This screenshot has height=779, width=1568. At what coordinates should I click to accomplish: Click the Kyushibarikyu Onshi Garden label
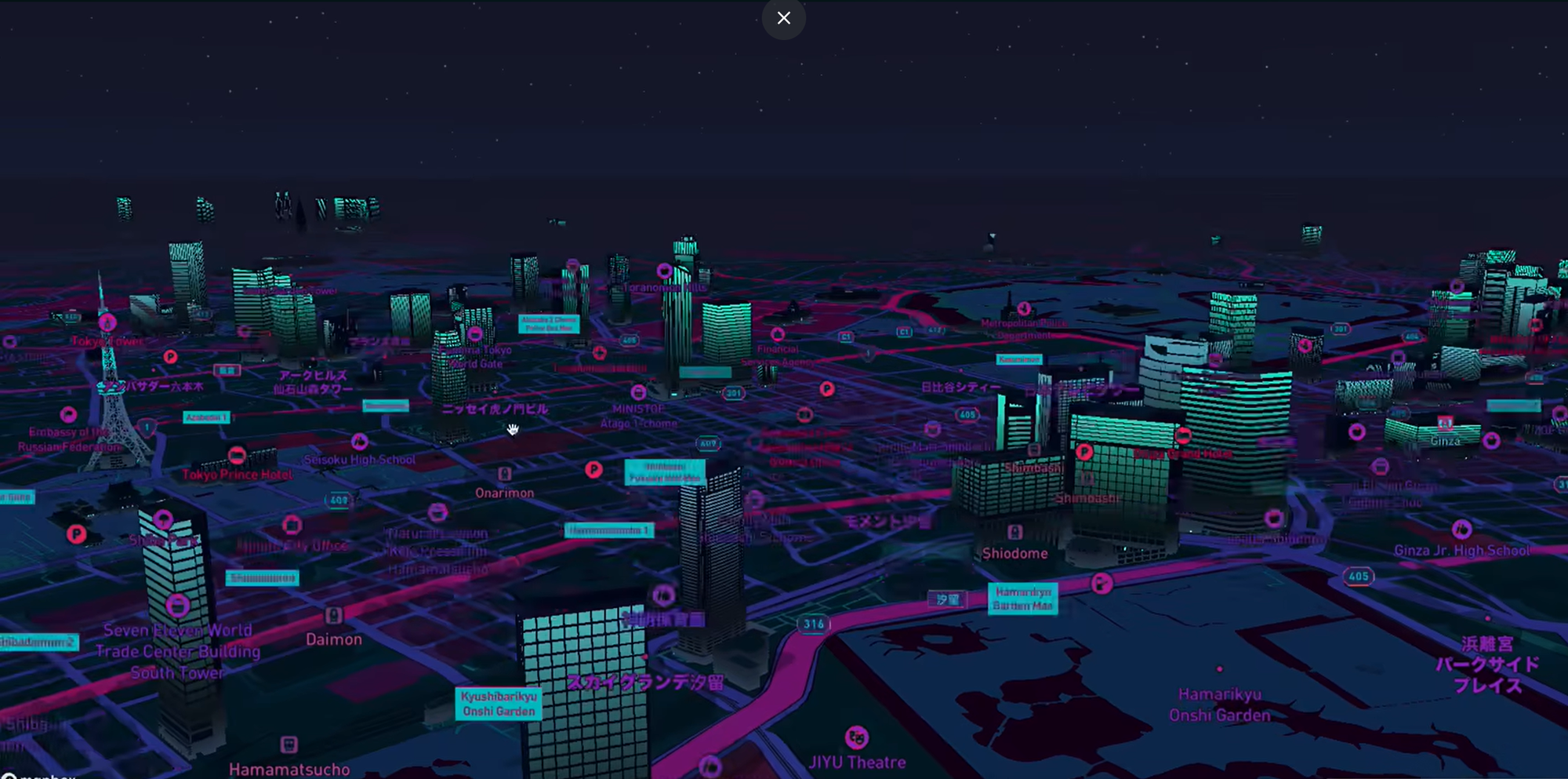pos(499,703)
